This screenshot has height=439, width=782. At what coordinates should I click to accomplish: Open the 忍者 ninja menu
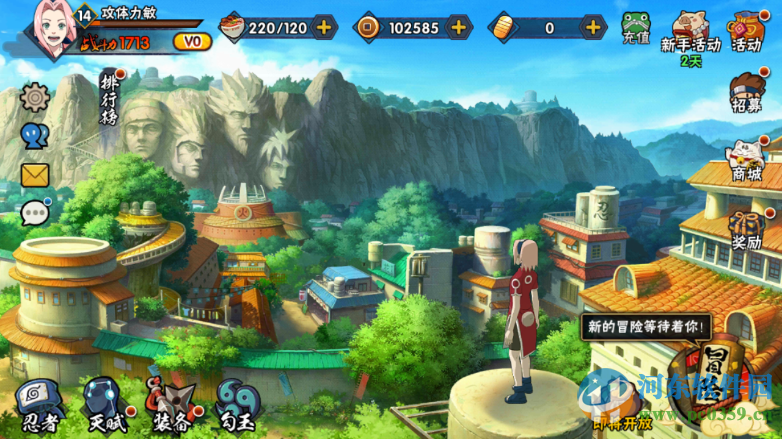click(36, 405)
